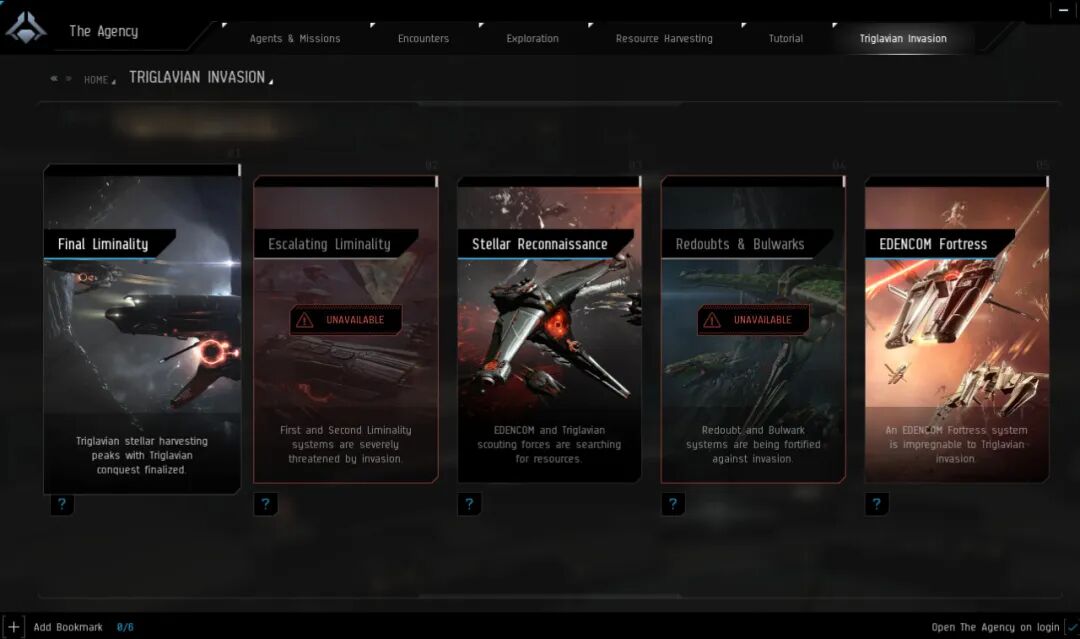Show help for Escalating Liminality
Screen dimensions: 1080x639
[x=265, y=504]
